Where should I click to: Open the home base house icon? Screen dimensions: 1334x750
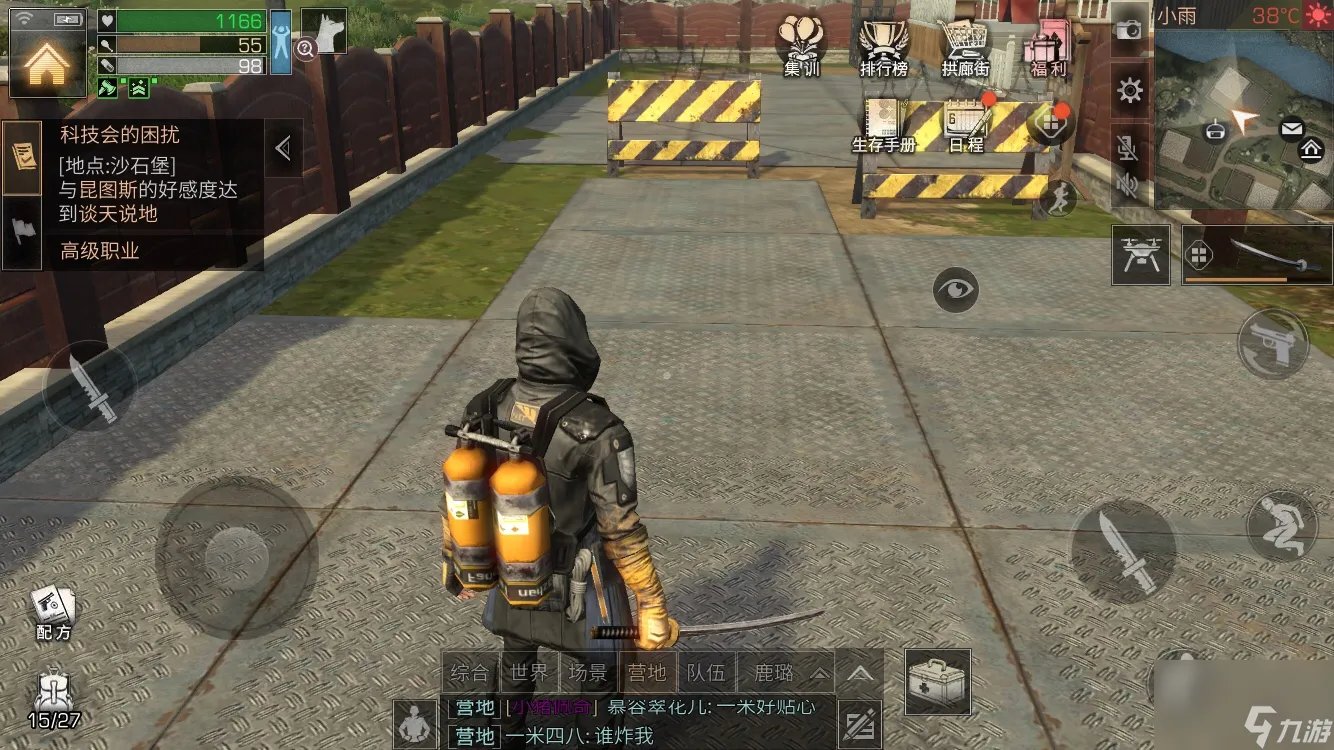click(47, 63)
